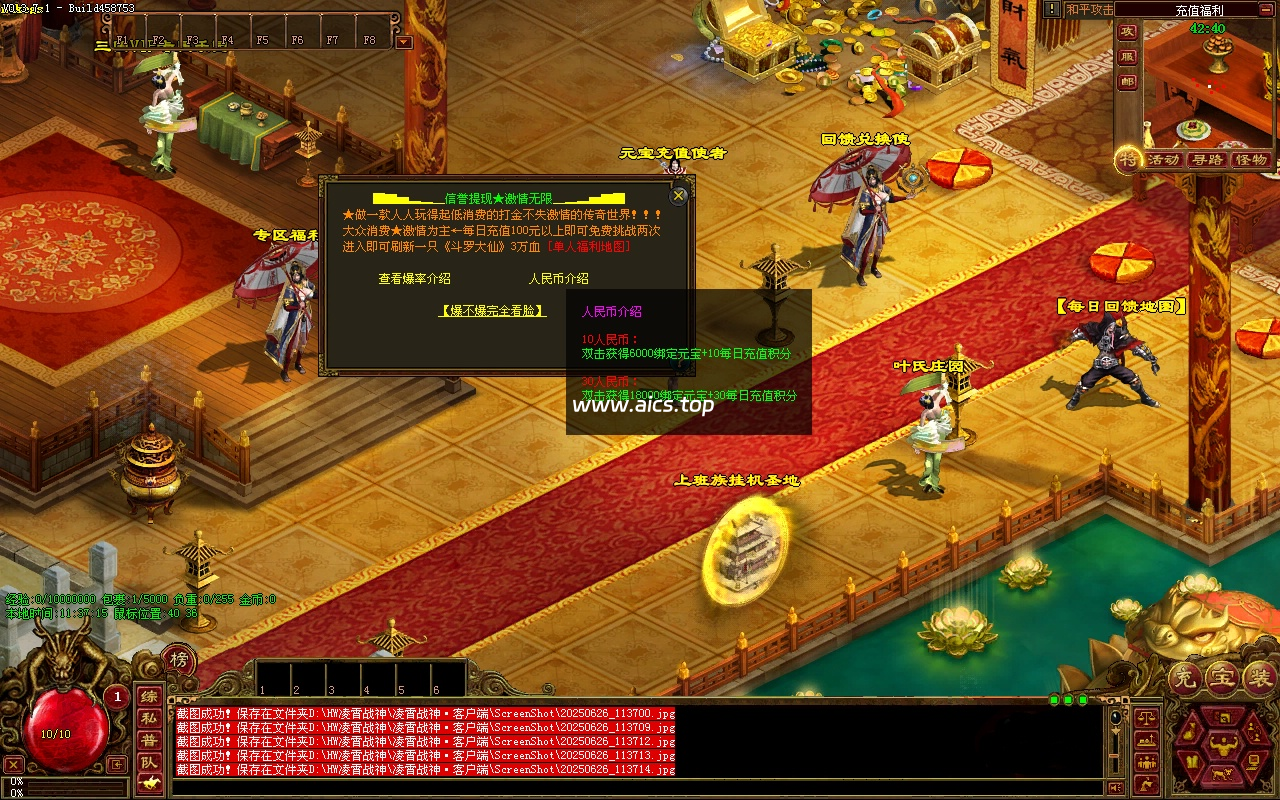The height and width of the screenshot is (800, 1280).
Task: Toggle the 和平攻击 attack mode
Action: pos(1089,10)
